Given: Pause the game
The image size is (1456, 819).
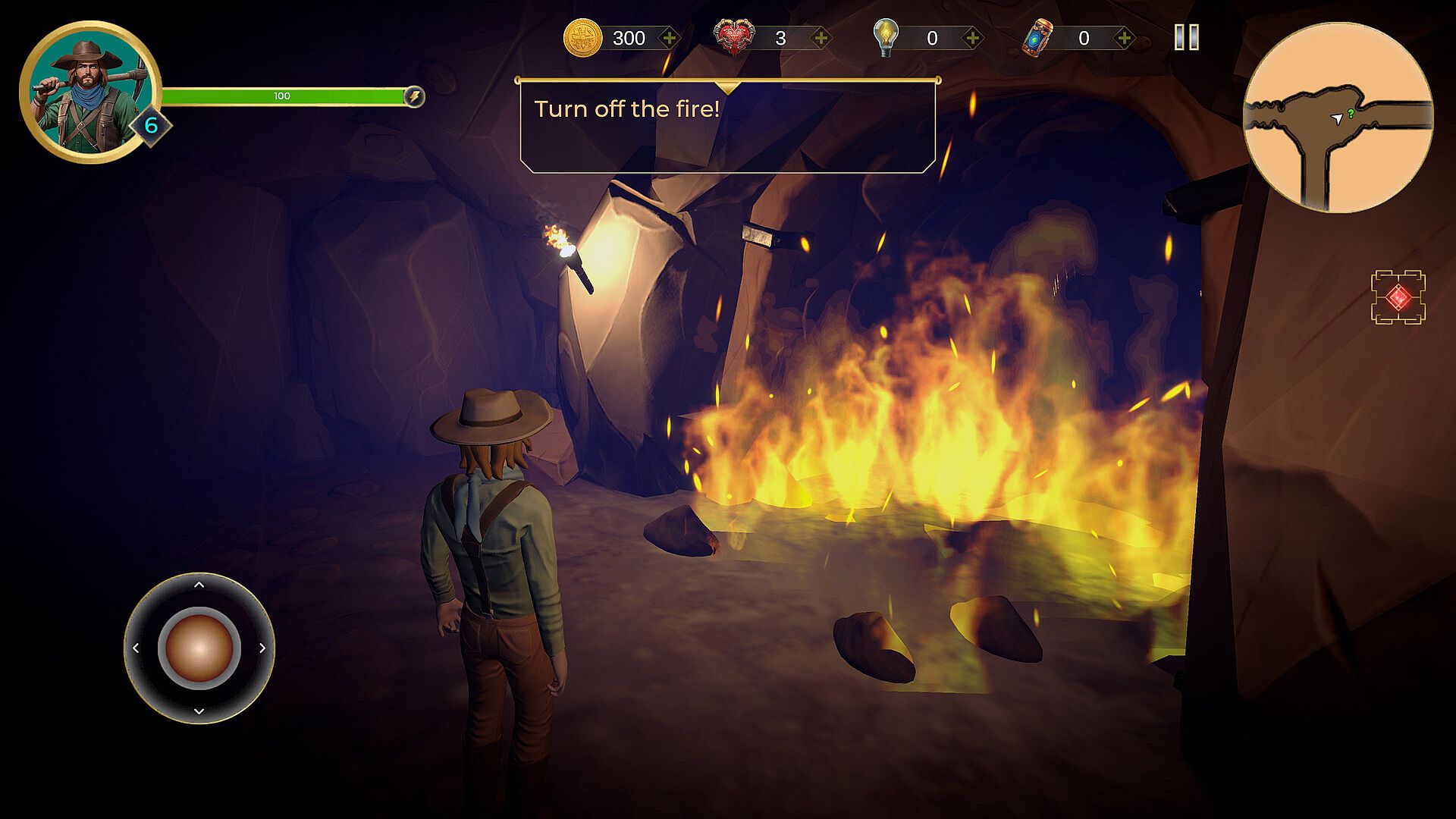Looking at the screenshot, I should click(1186, 37).
